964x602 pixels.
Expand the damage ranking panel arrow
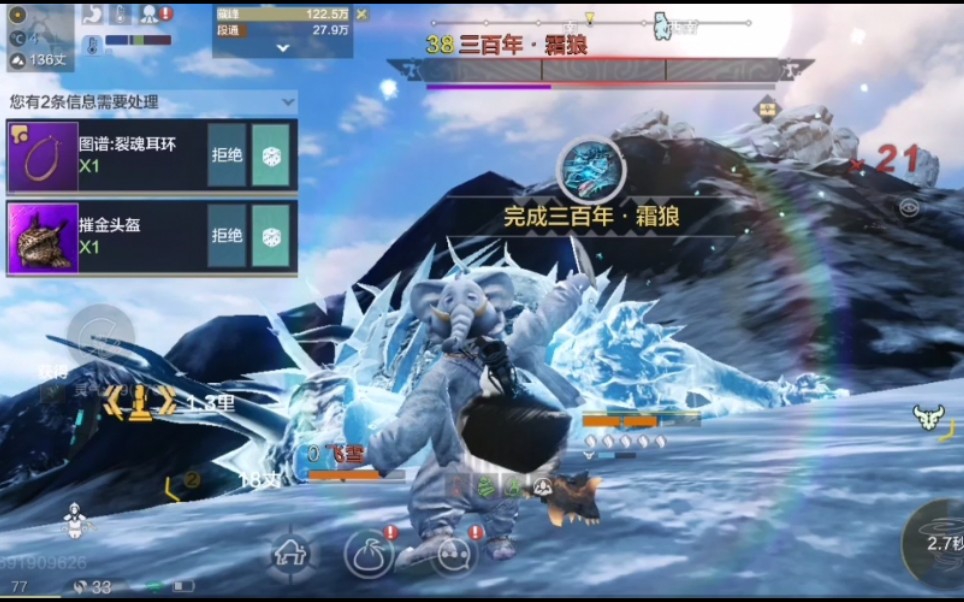pyautogui.click(x=283, y=47)
